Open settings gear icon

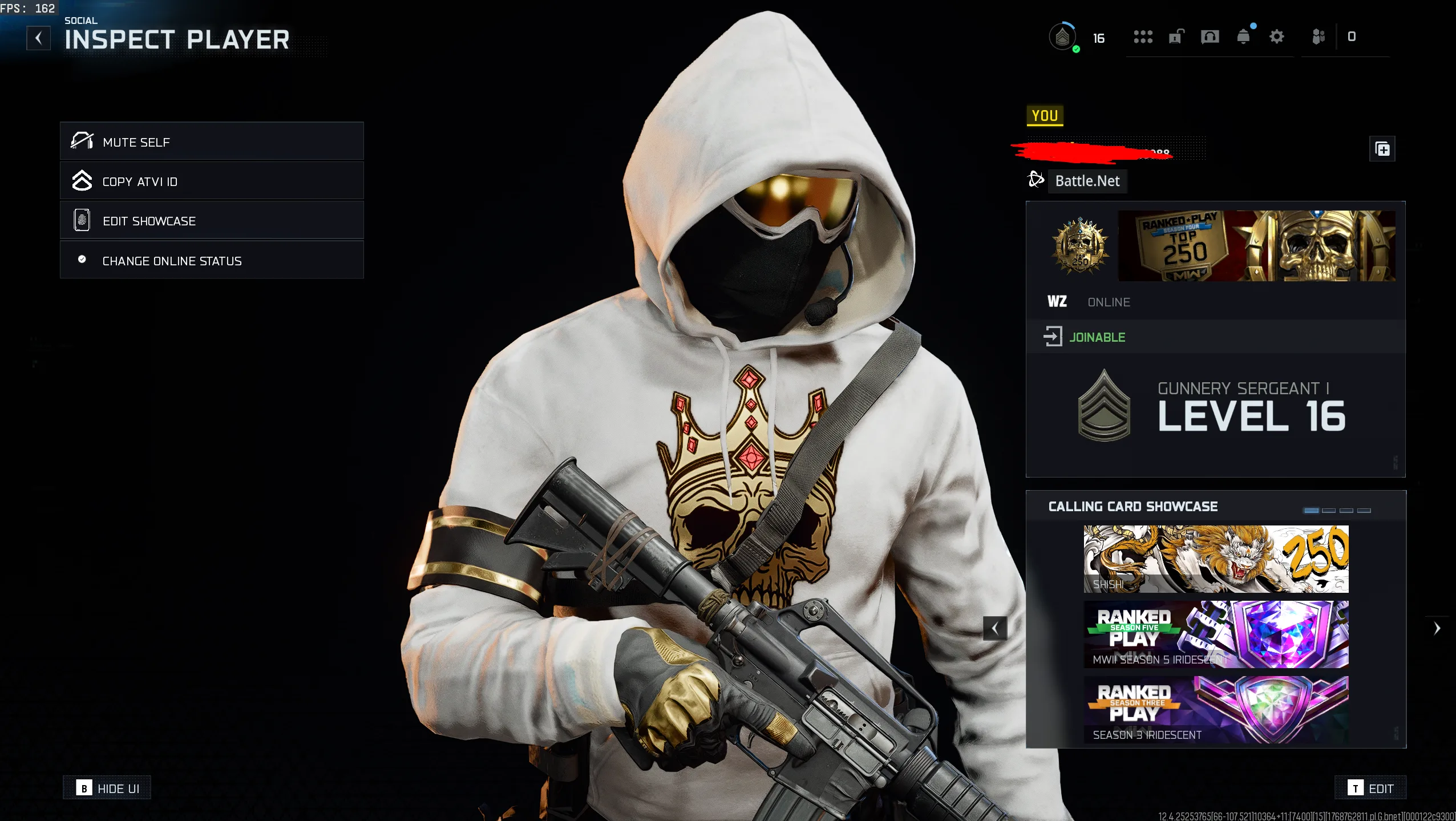pyautogui.click(x=1277, y=37)
